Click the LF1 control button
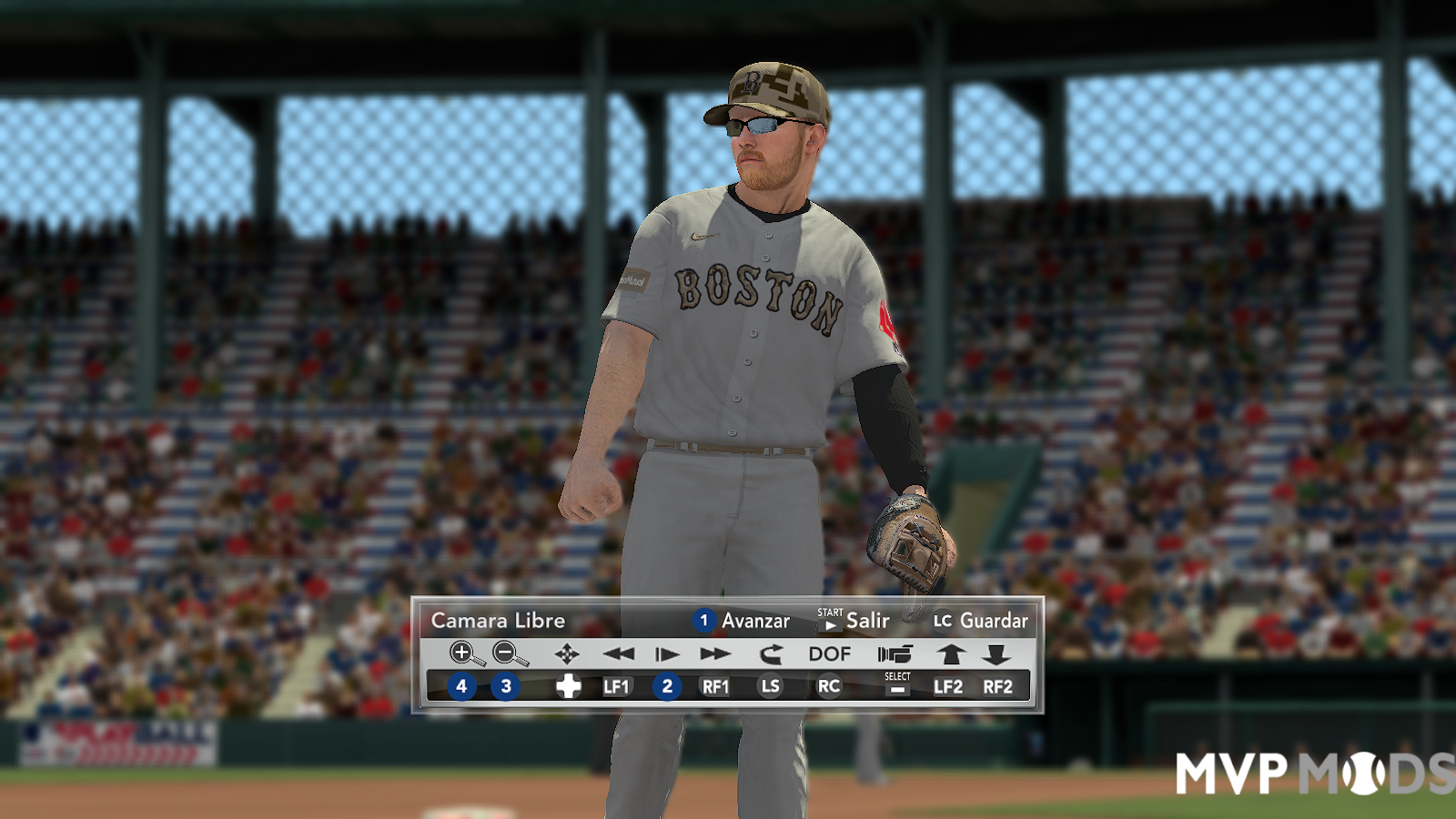 pyautogui.click(x=617, y=688)
